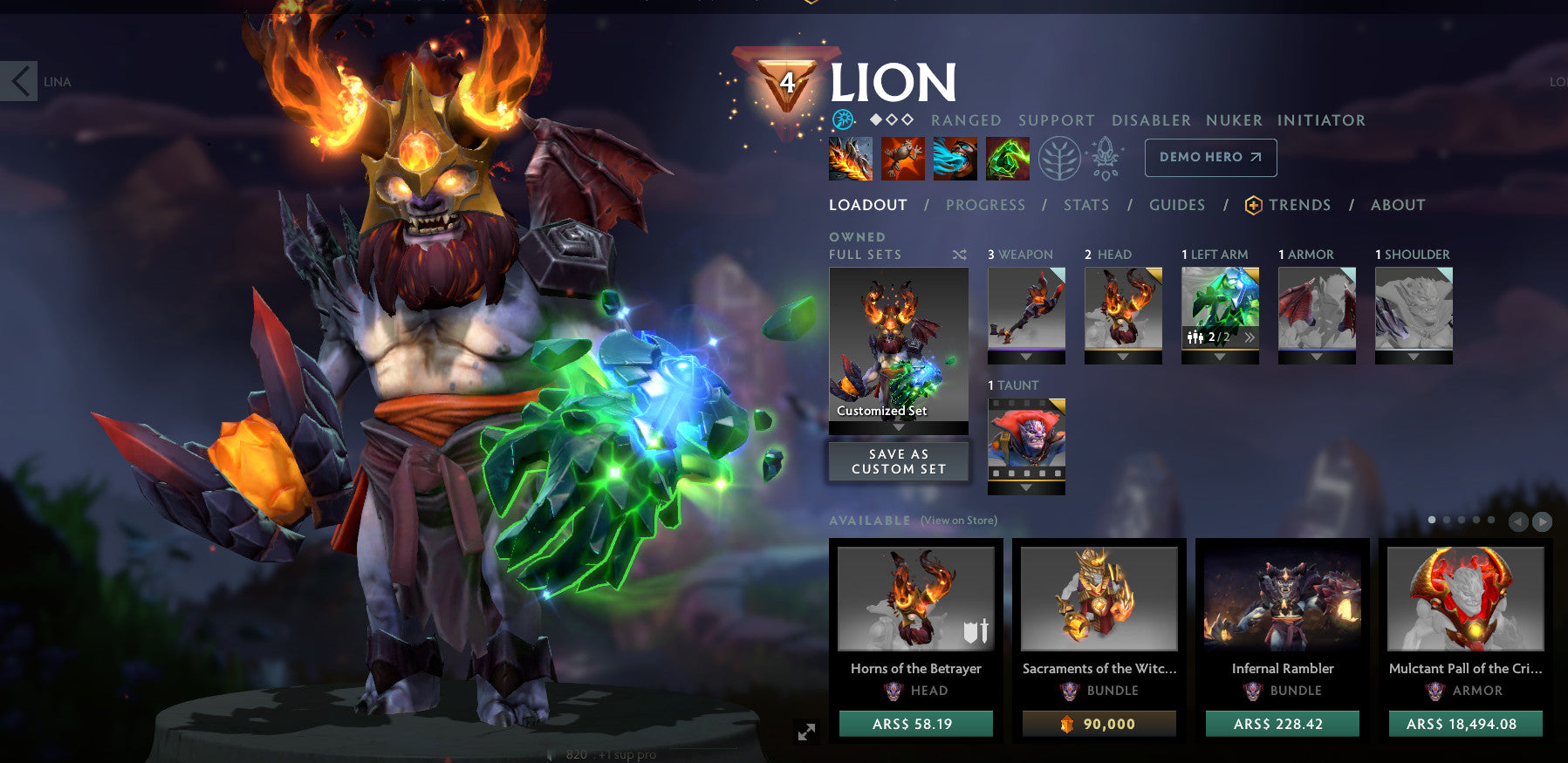Switch to the Stats tab
The image size is (1568, 763).
pyautogui.click(x=1086, y=205)
